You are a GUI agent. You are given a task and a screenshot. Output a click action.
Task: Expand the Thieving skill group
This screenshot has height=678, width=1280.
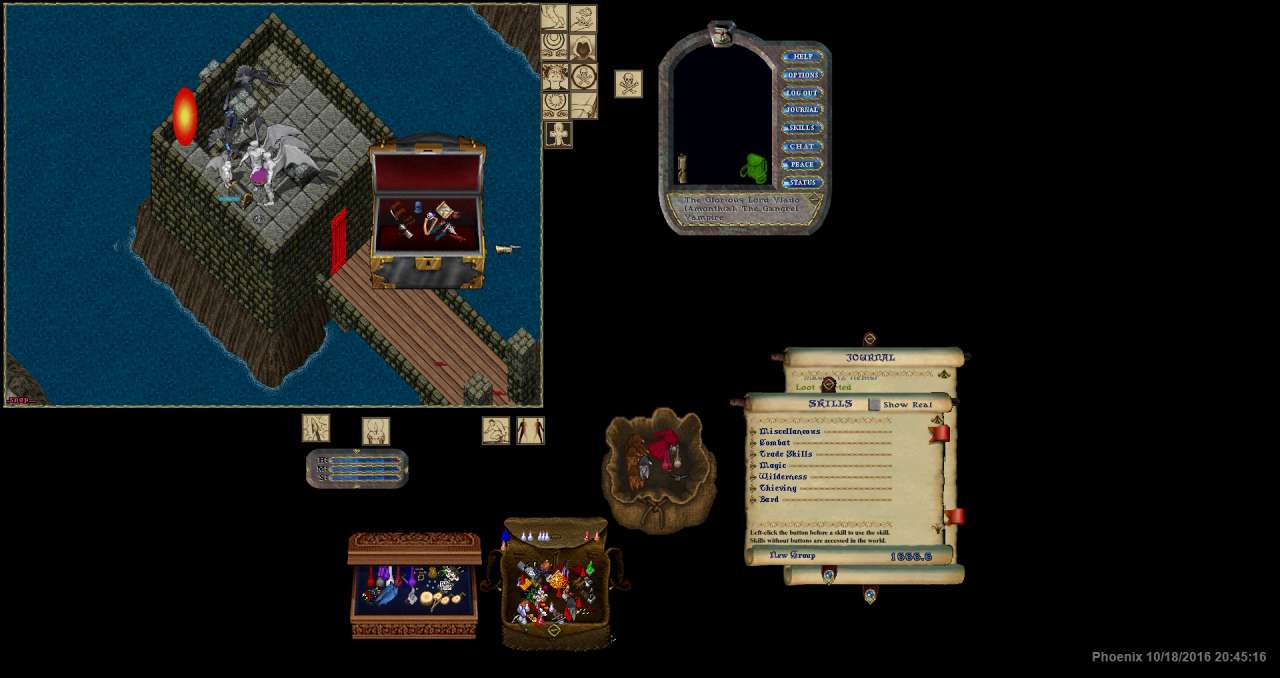(x=754, y=488)
